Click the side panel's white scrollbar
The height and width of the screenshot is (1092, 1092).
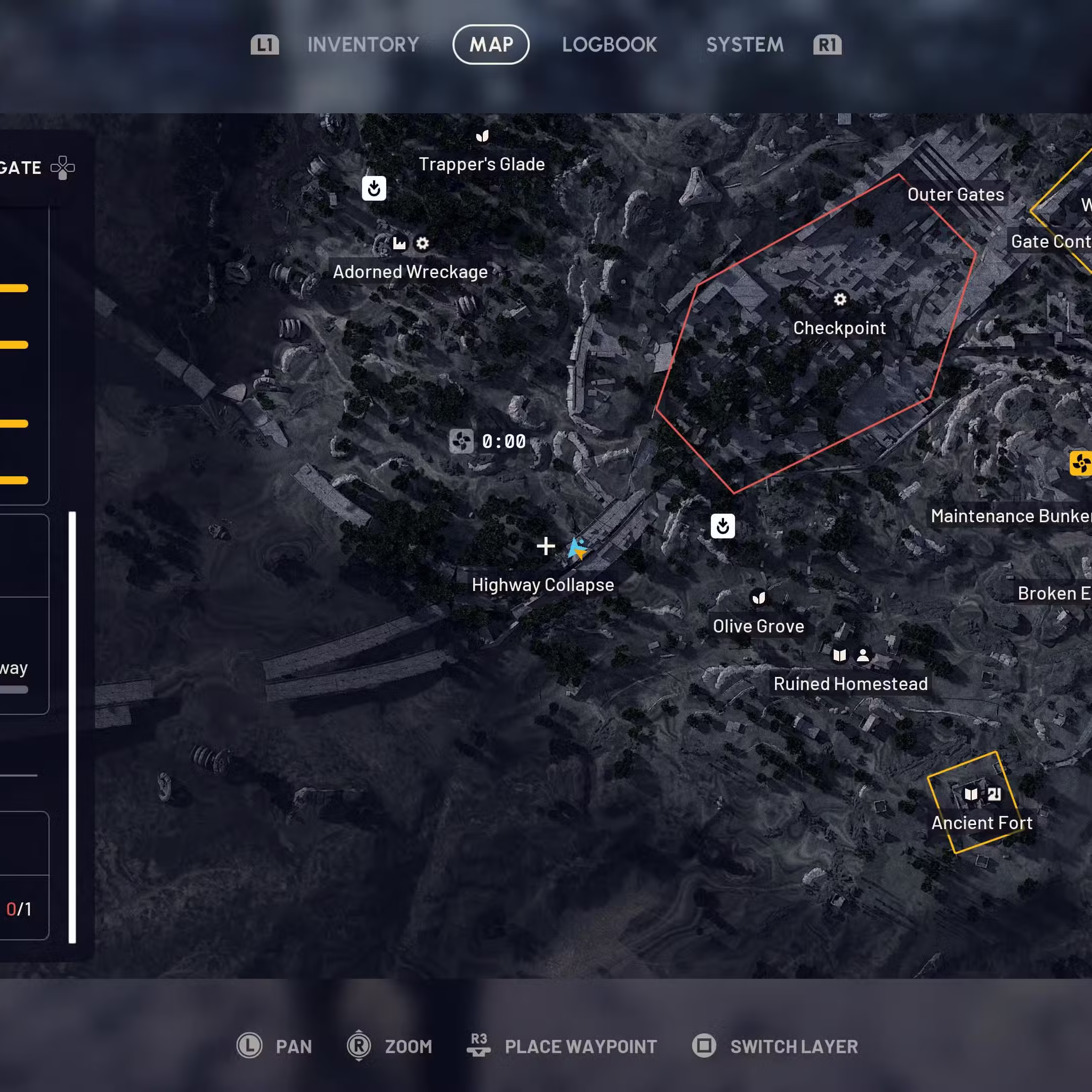coord(72,727)
